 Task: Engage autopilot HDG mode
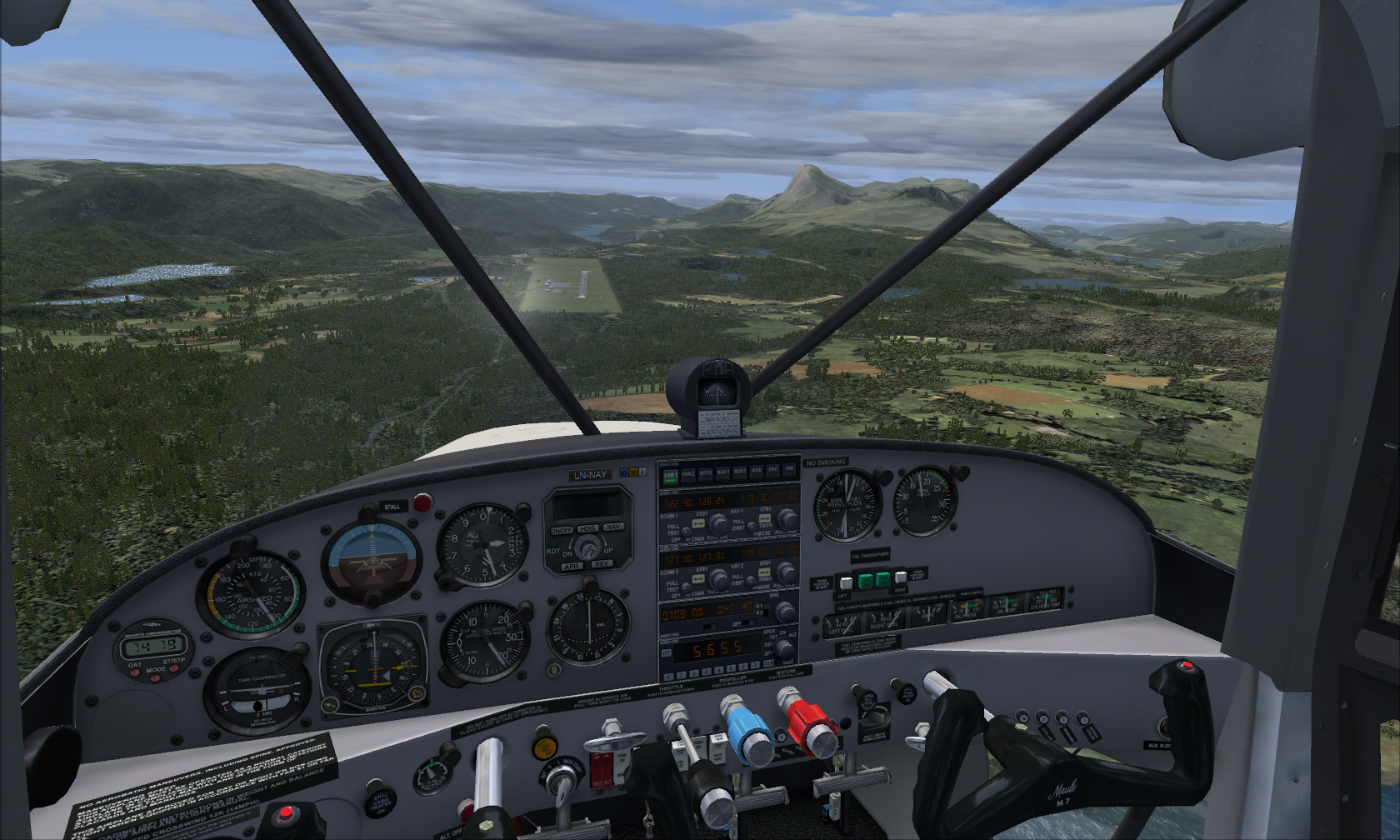pyautogui.click(x=587, y=528)
